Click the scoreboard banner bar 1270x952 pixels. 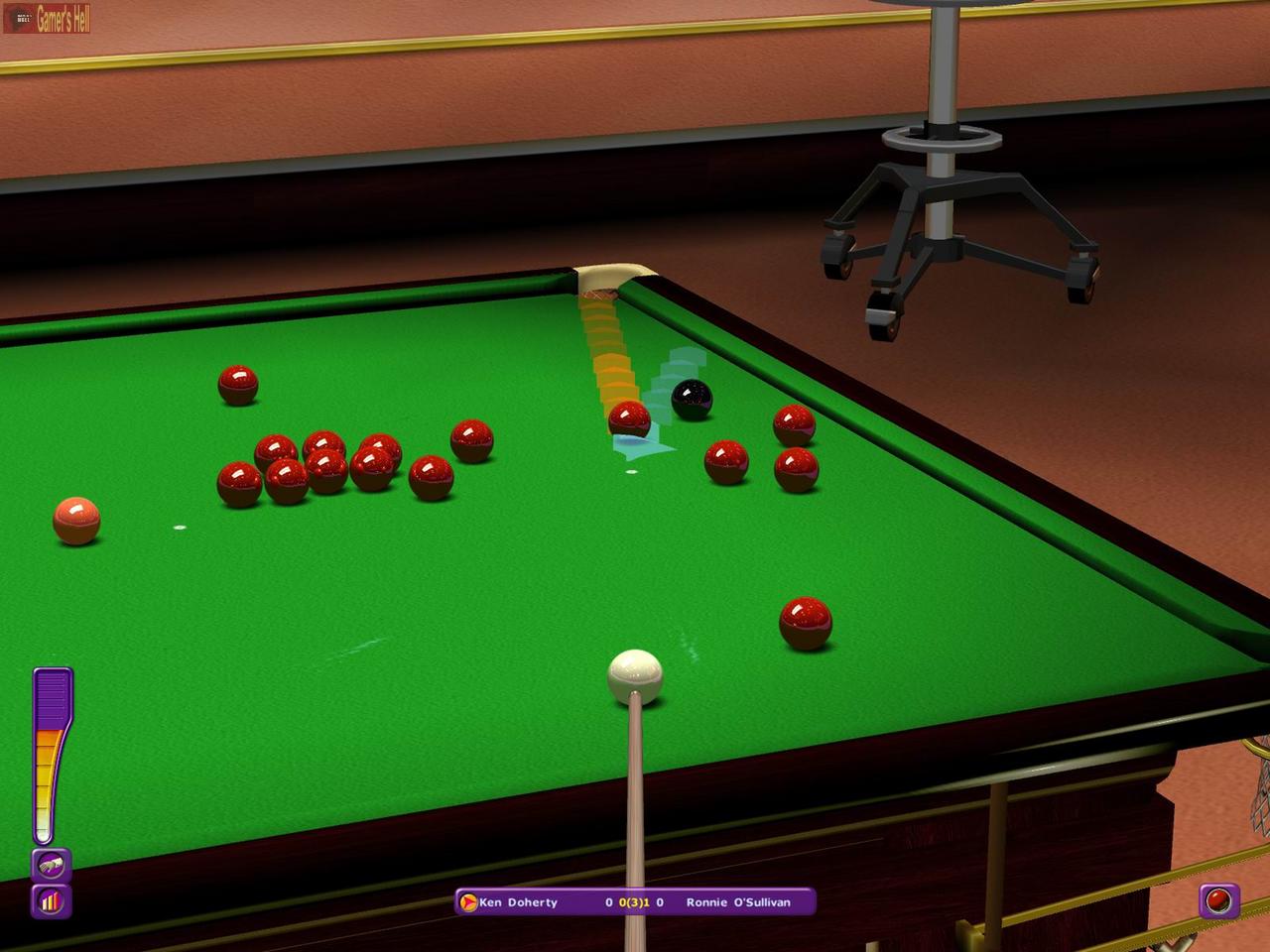tap(635, 901)
